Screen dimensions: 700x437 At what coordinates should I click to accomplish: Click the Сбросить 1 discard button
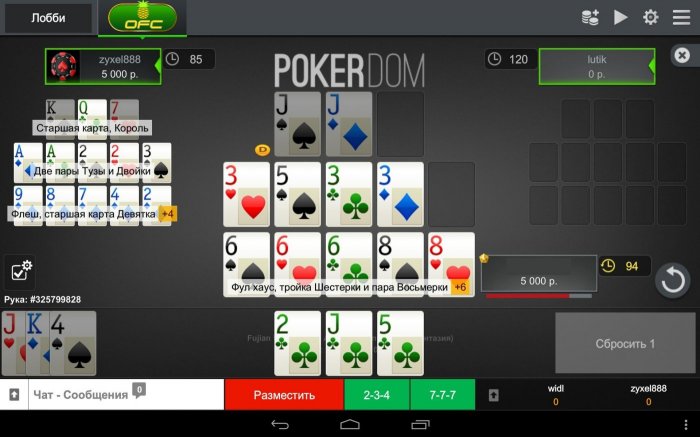pos(625,343)
